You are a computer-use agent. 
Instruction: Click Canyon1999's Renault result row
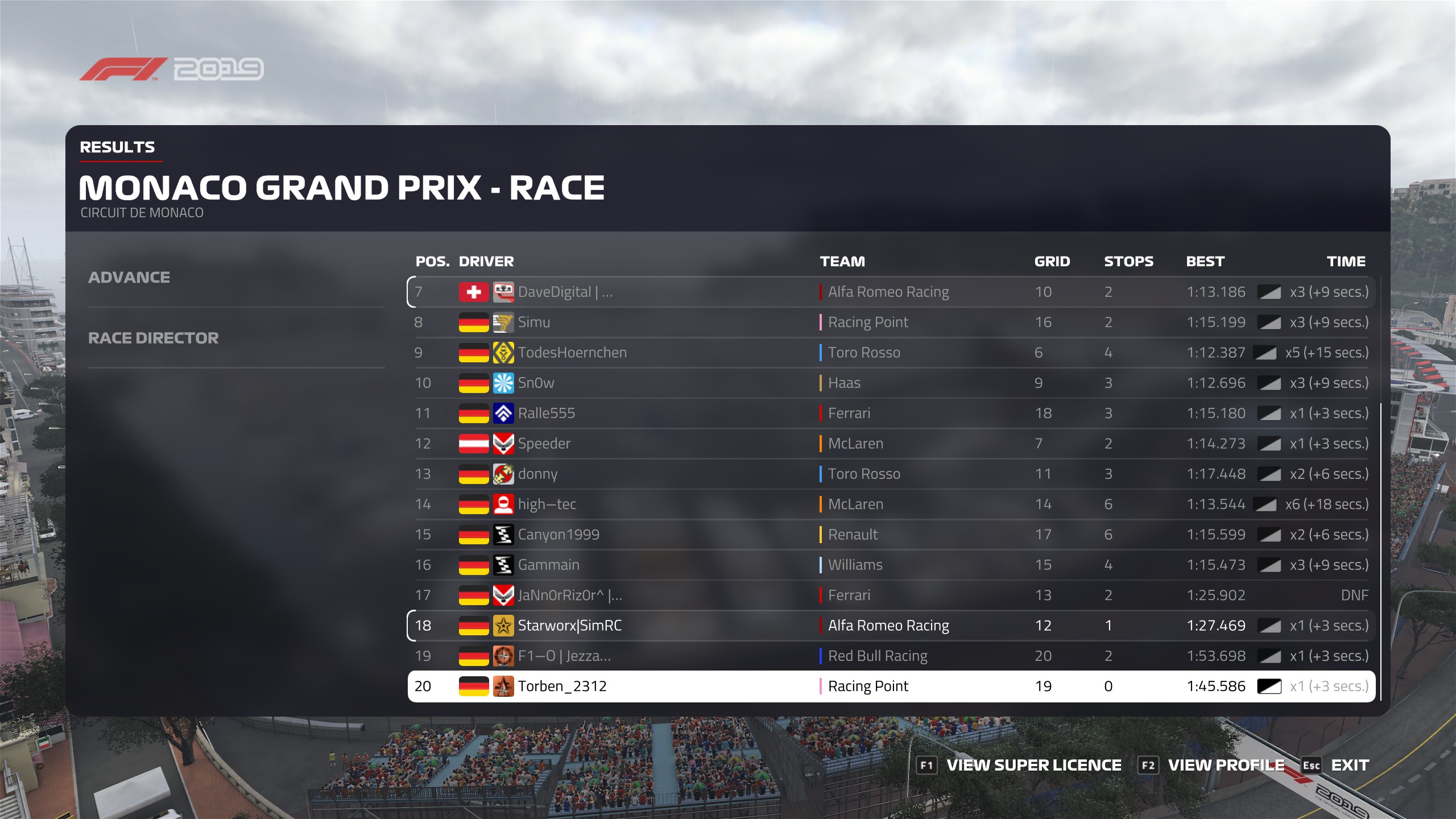[891, 535]
